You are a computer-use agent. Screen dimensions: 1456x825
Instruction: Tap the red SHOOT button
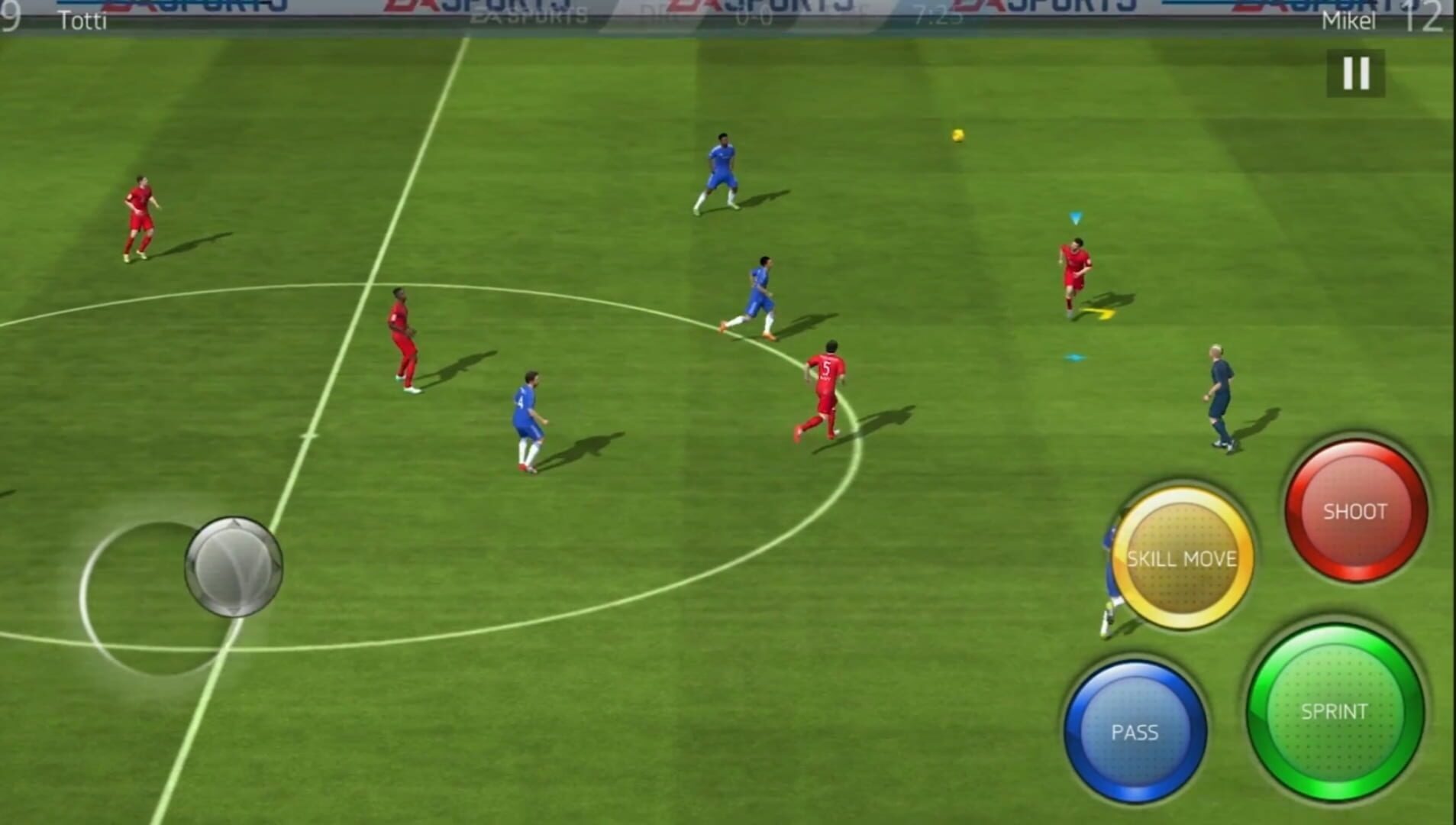click(1355, 513)
